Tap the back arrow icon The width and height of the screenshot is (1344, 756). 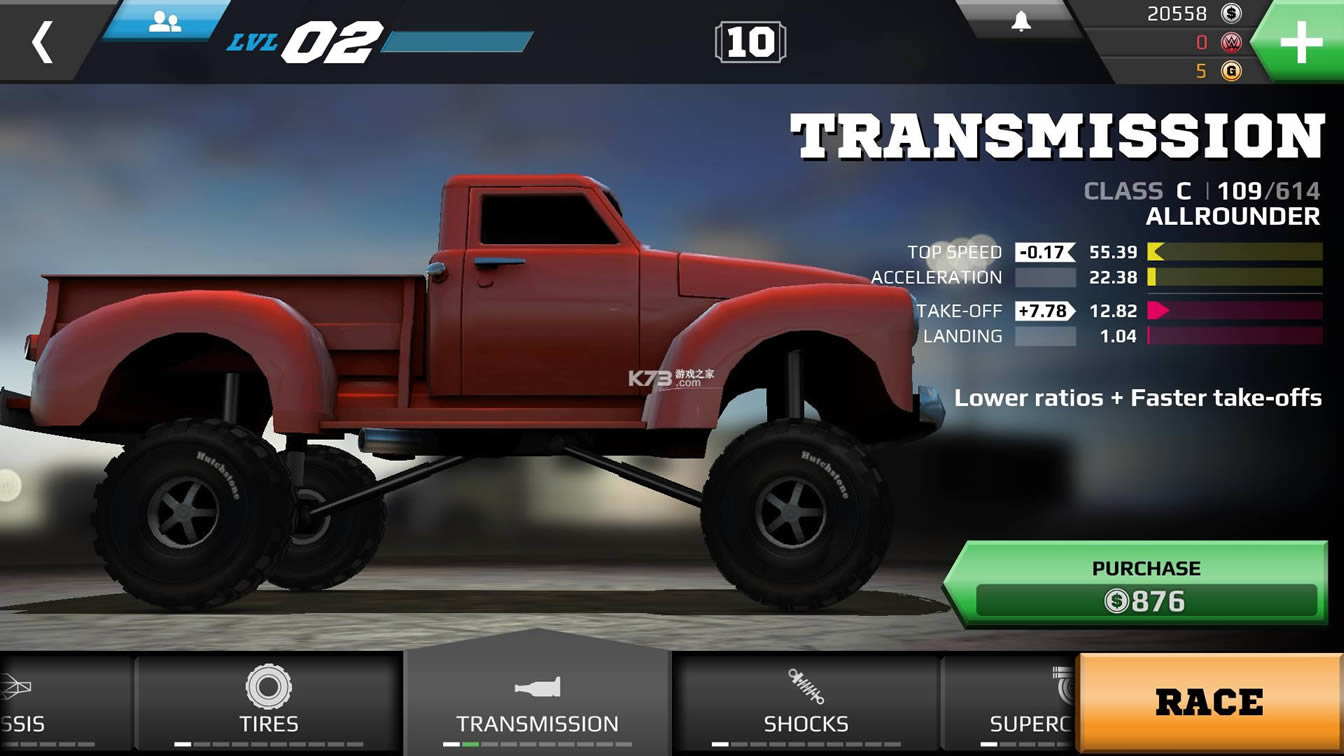42,44
